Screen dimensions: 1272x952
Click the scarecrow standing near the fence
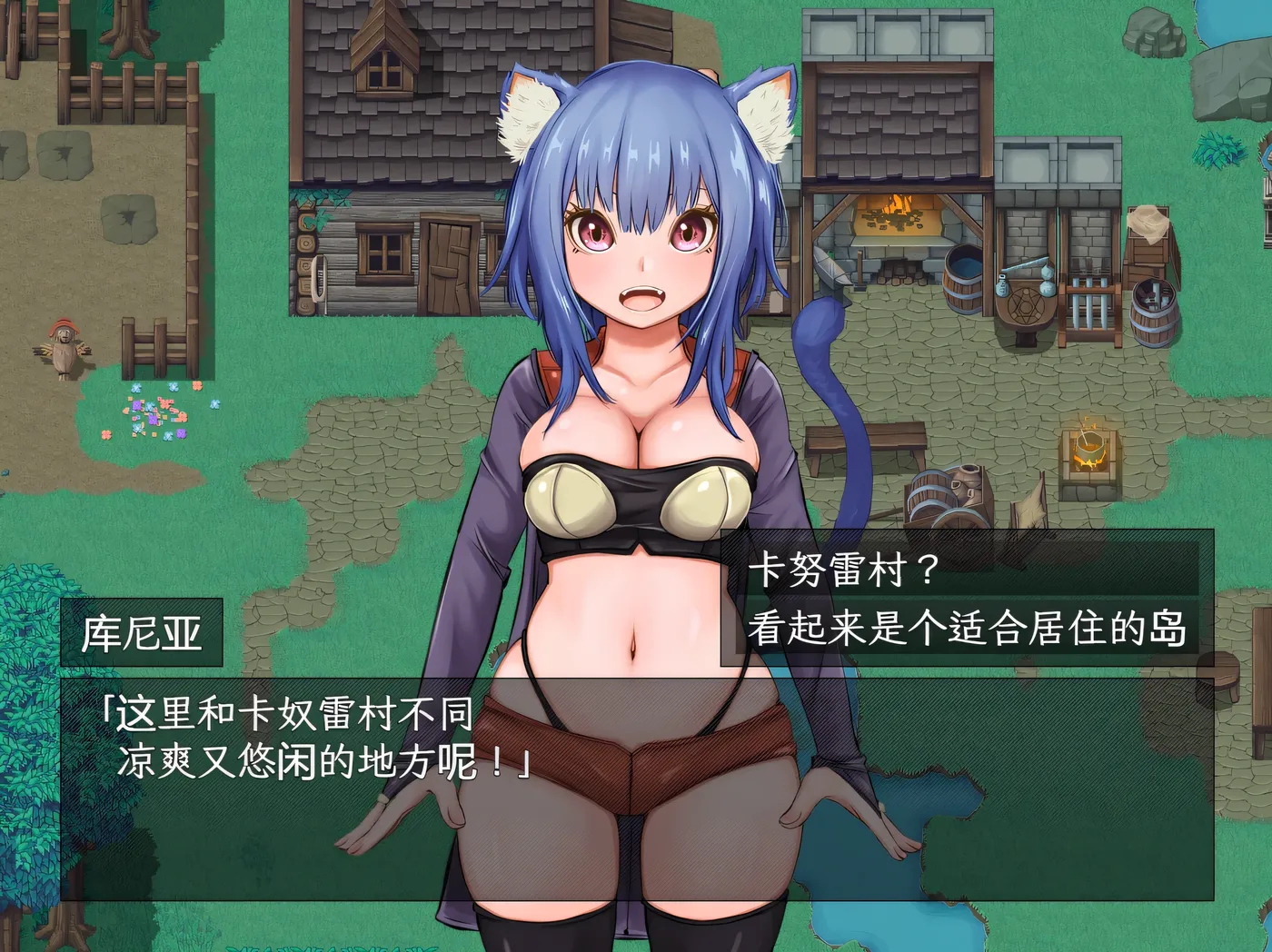[x=65, y=348]
